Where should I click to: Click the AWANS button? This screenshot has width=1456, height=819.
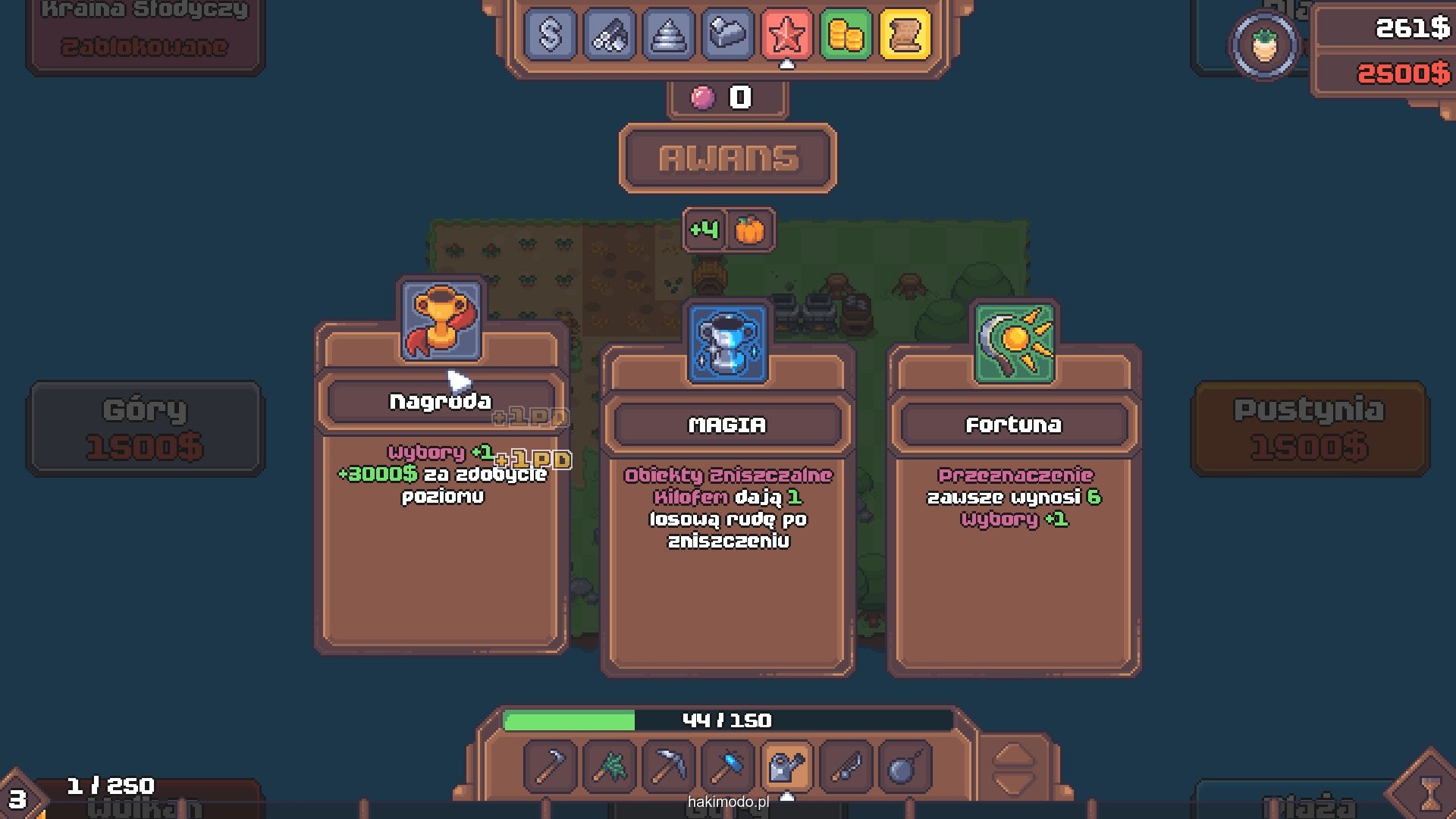728,158
